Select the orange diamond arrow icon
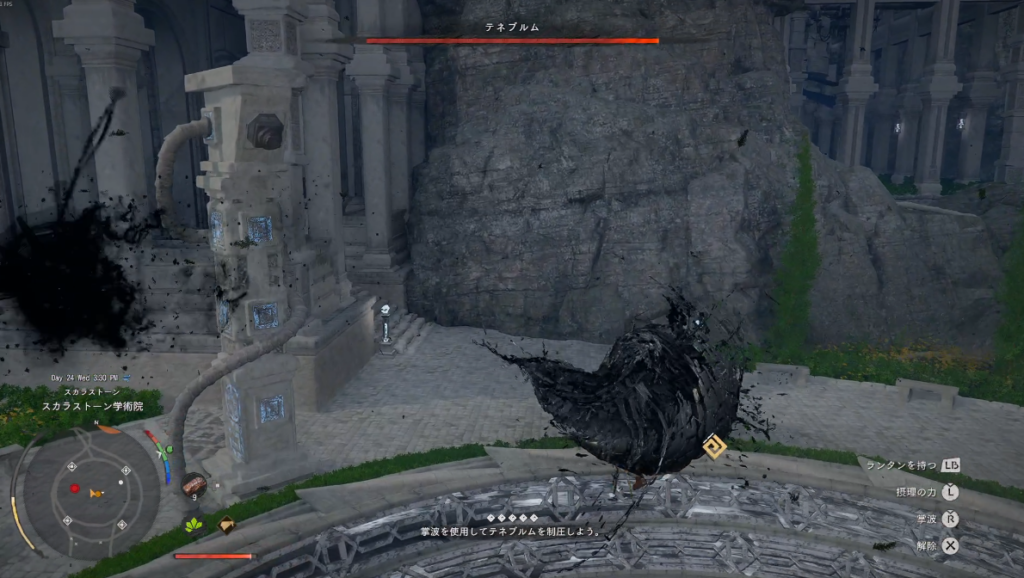 [x=227, y=524]
